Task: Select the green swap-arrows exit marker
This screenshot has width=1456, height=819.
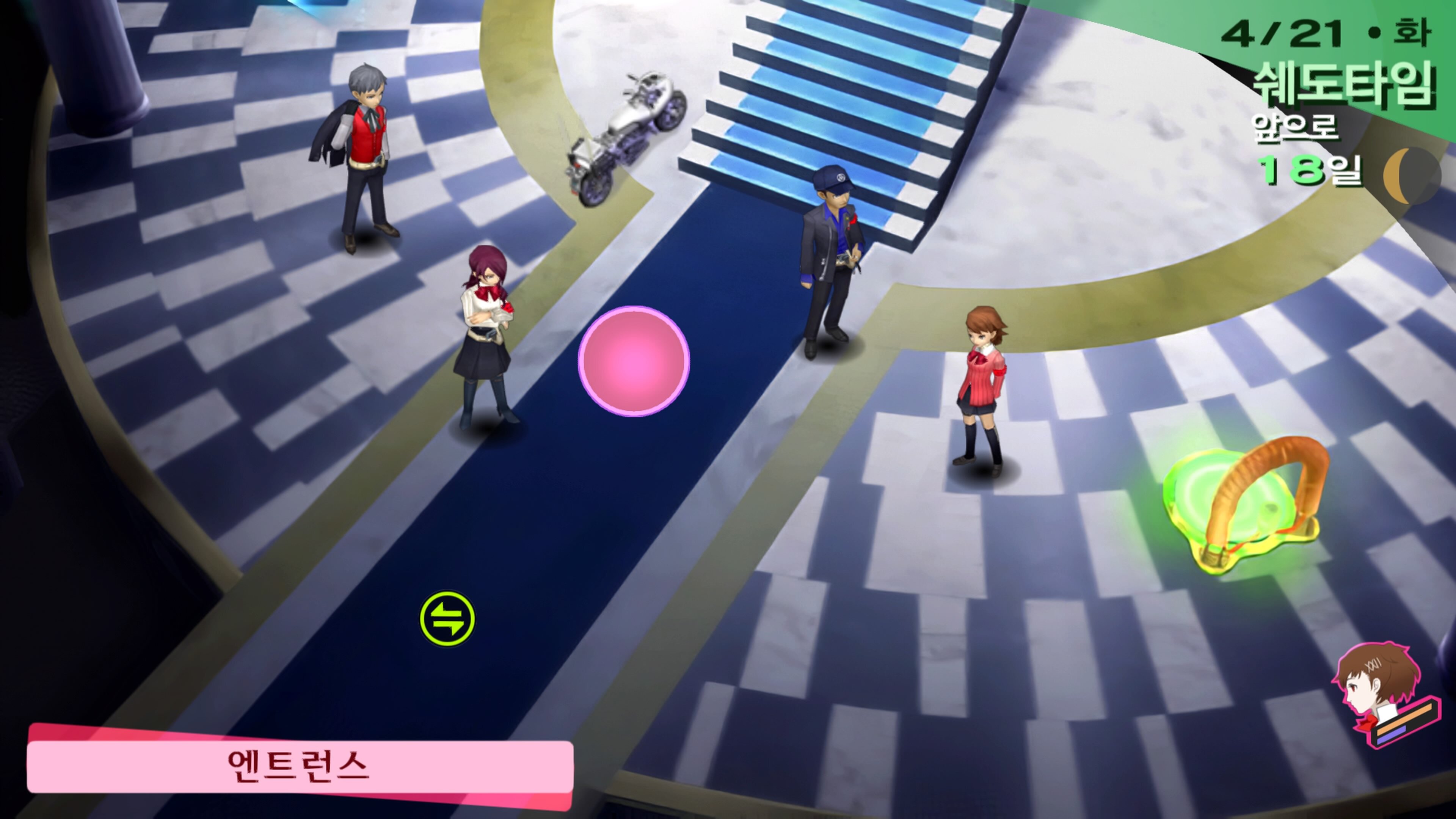Action: tap(447, 619)
